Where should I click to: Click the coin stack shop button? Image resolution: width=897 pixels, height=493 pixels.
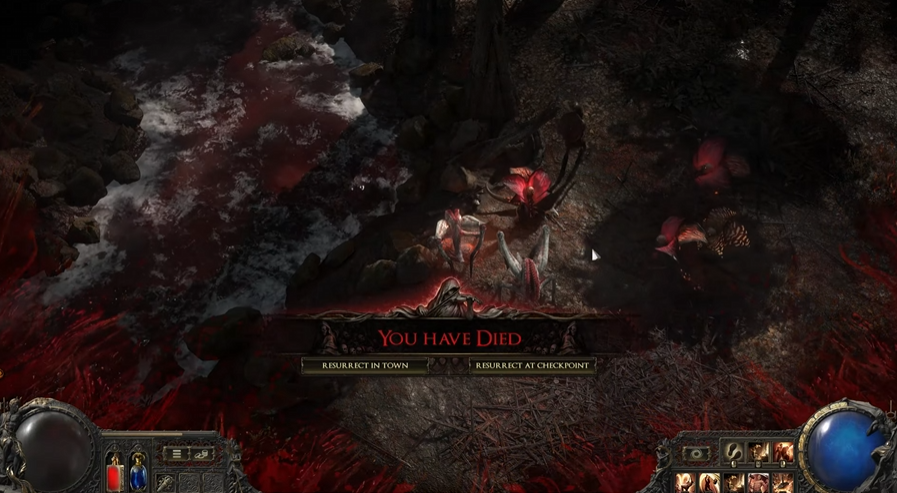(x=201, y=453)
